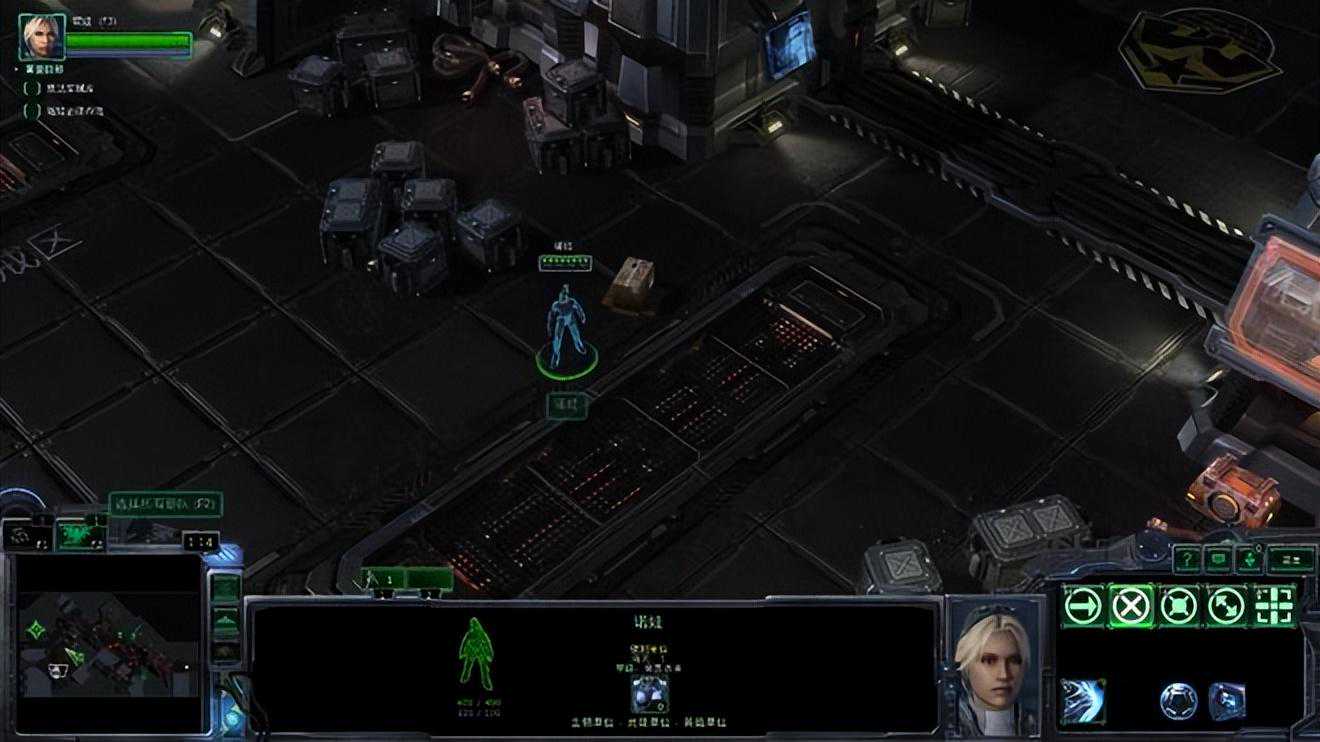Screen dimensions: 1320x742
Task: Choose the Hold Position command button
Action: [x=1179, y=605]
